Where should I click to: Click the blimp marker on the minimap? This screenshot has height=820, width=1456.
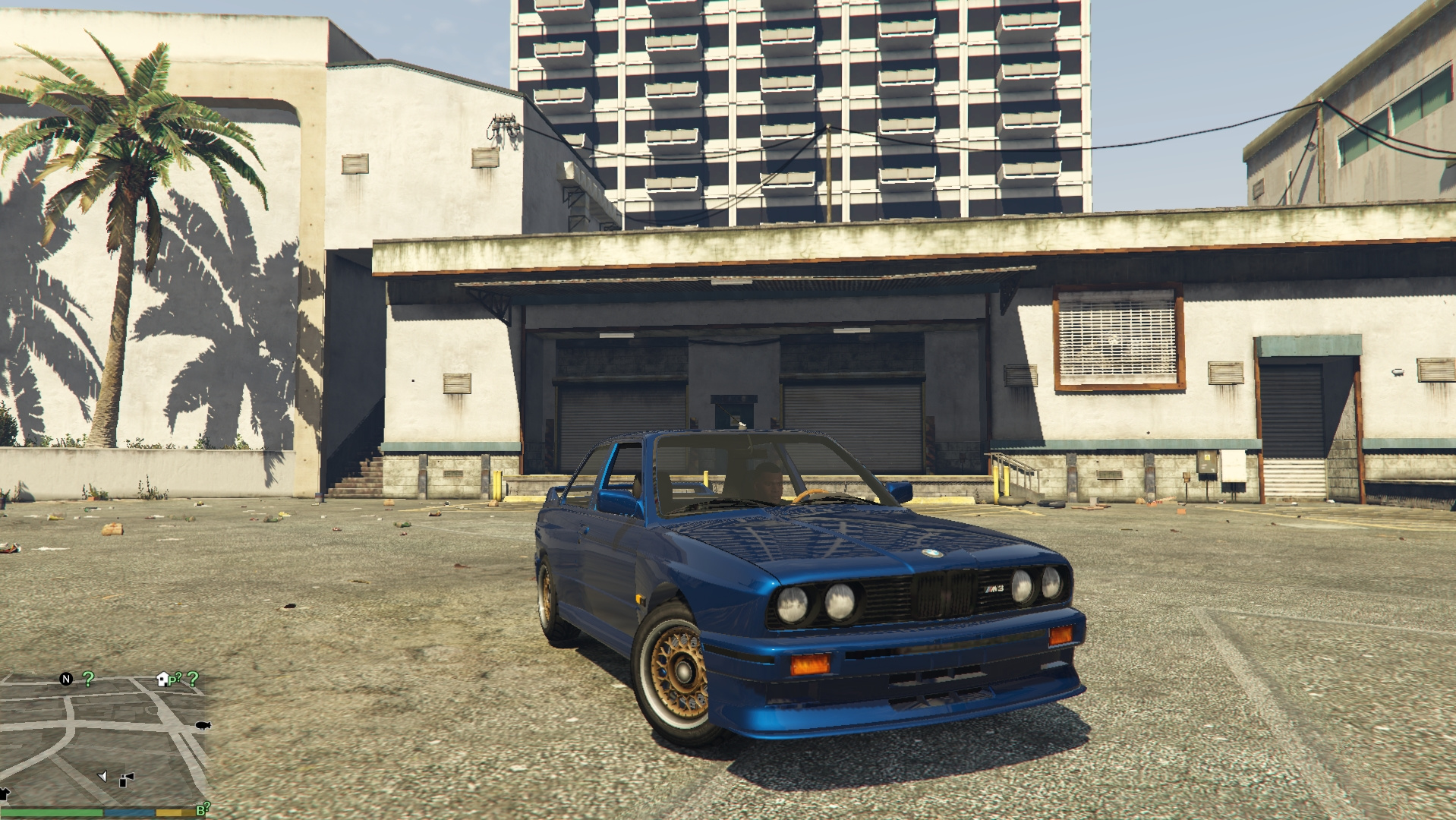point(203,726)
